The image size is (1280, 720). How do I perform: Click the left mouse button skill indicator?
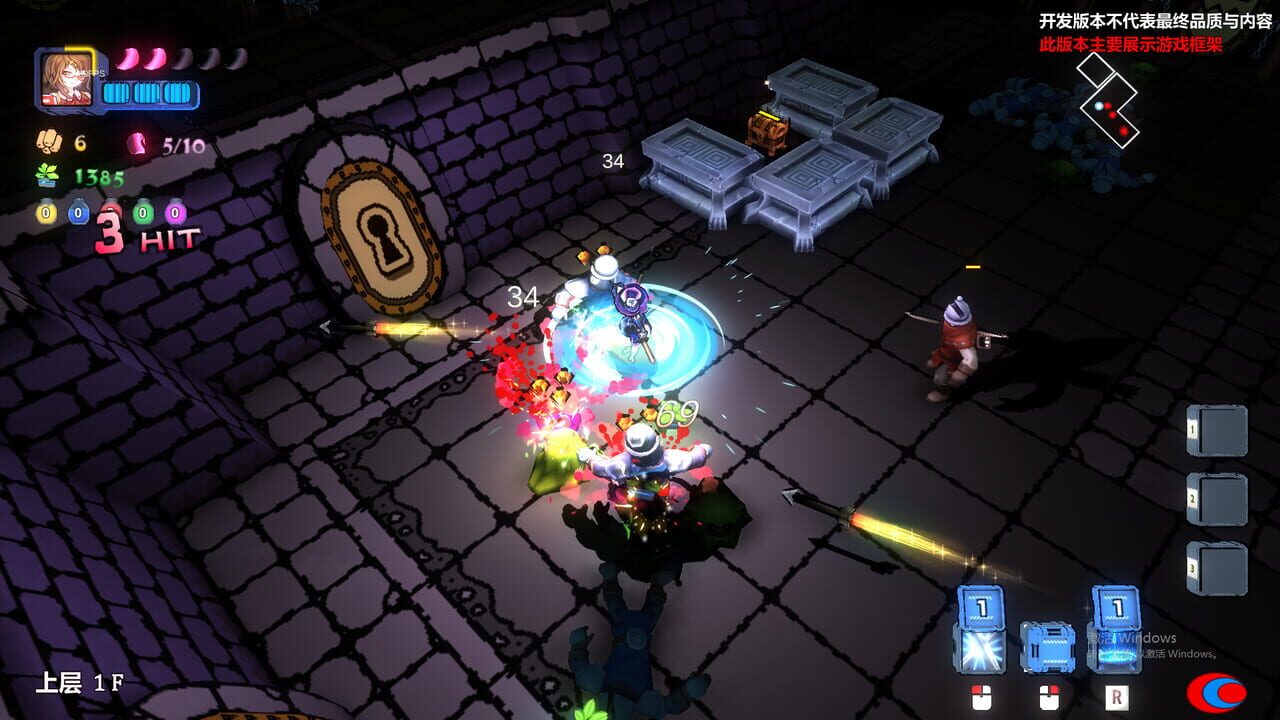click(x=980, y=697)
